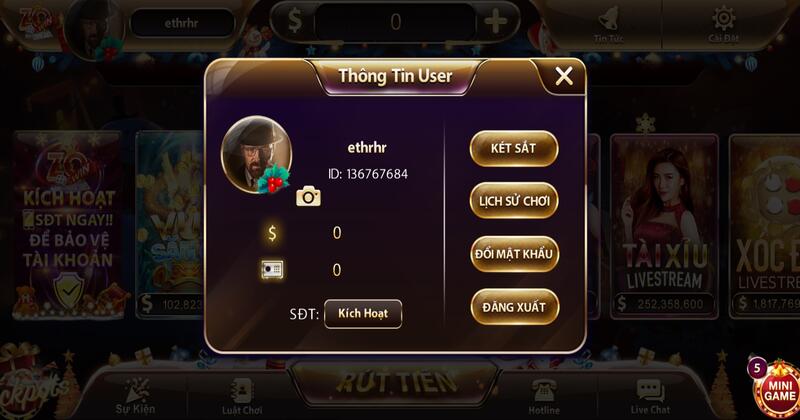
Task: Open Cài Đặt settings gear
Action: click(722, 24)
